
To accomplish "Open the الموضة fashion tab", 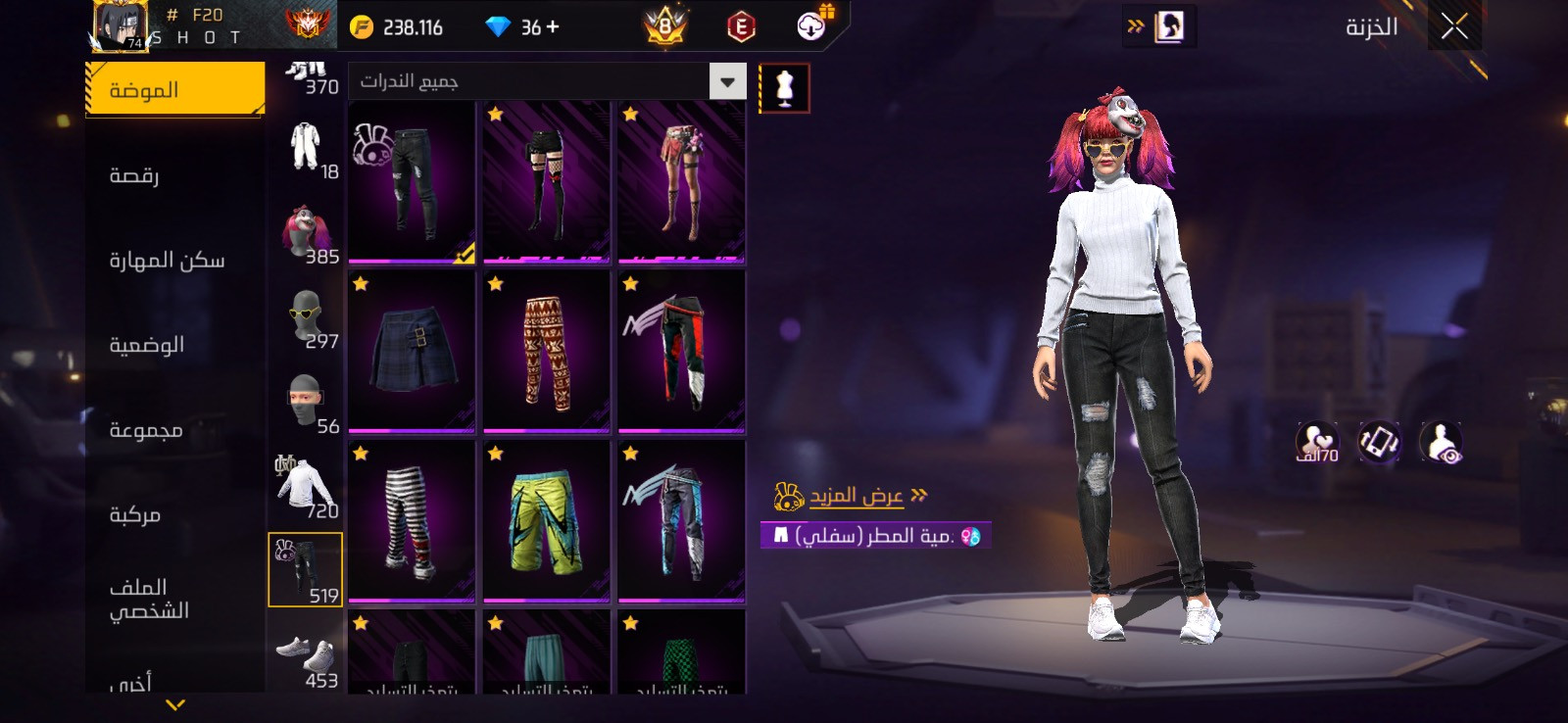I will coord(175,90).
